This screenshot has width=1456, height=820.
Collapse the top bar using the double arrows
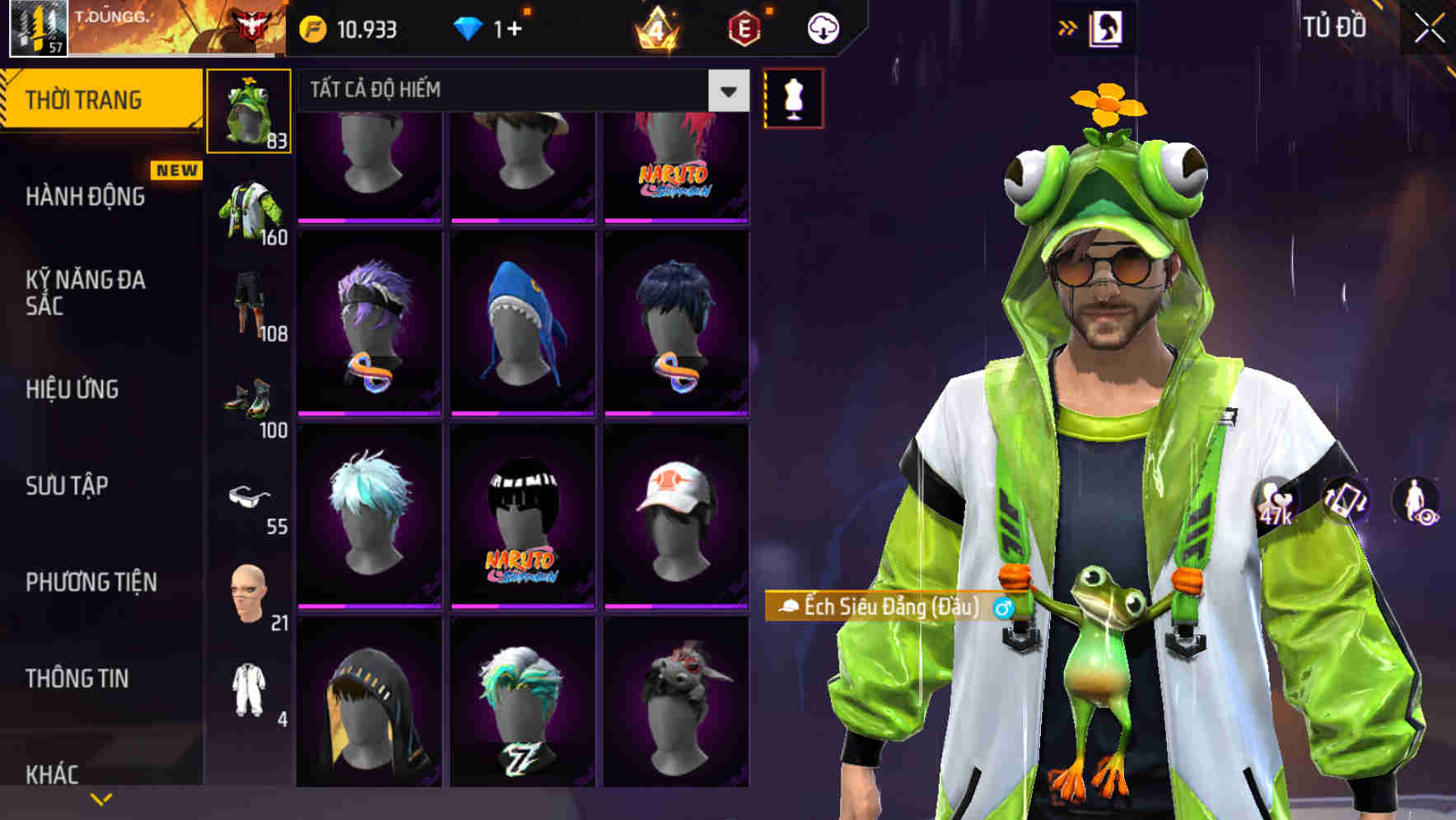pos(1067,26)
